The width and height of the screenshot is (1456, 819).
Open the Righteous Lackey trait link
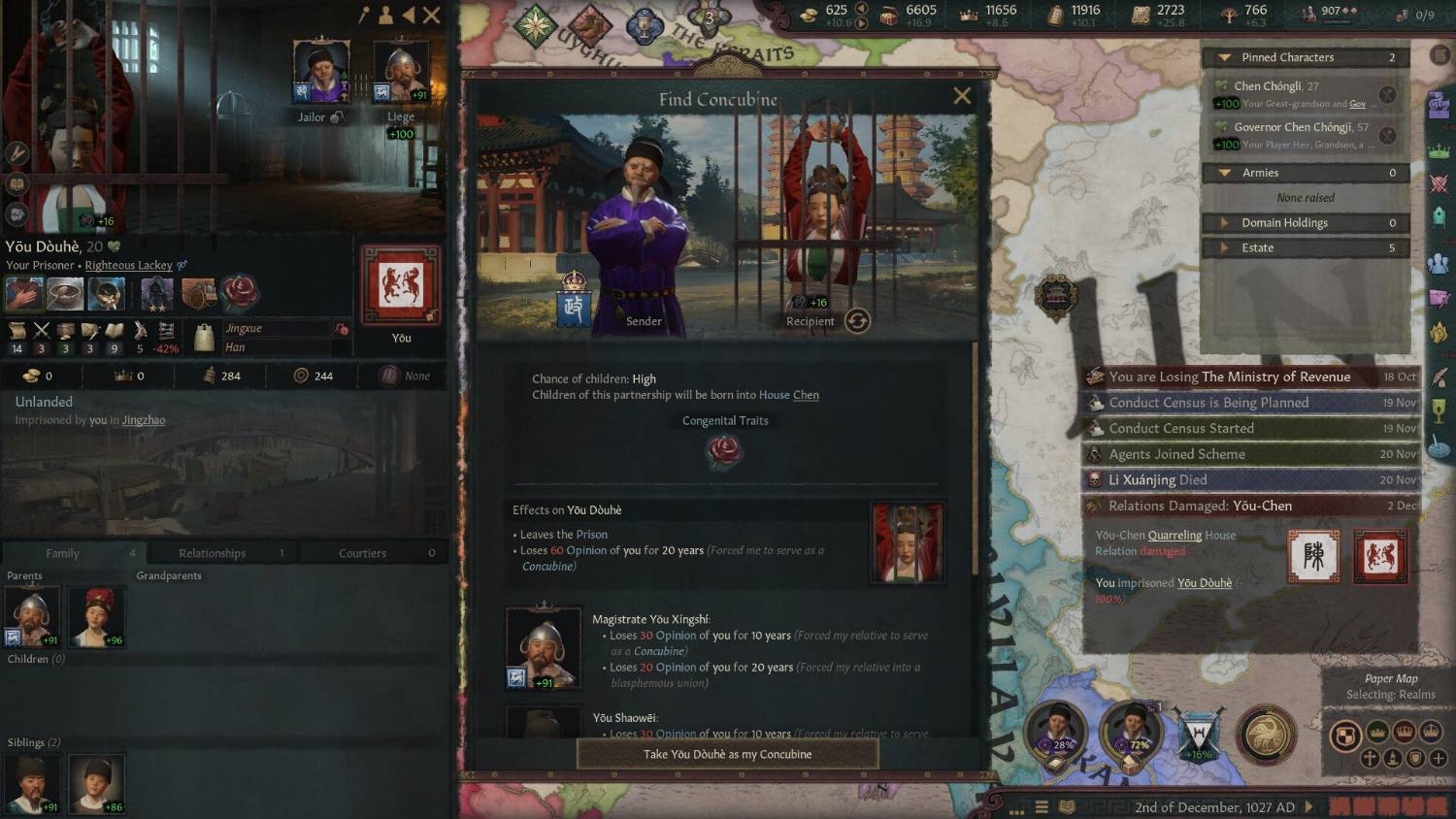(128, 265)
